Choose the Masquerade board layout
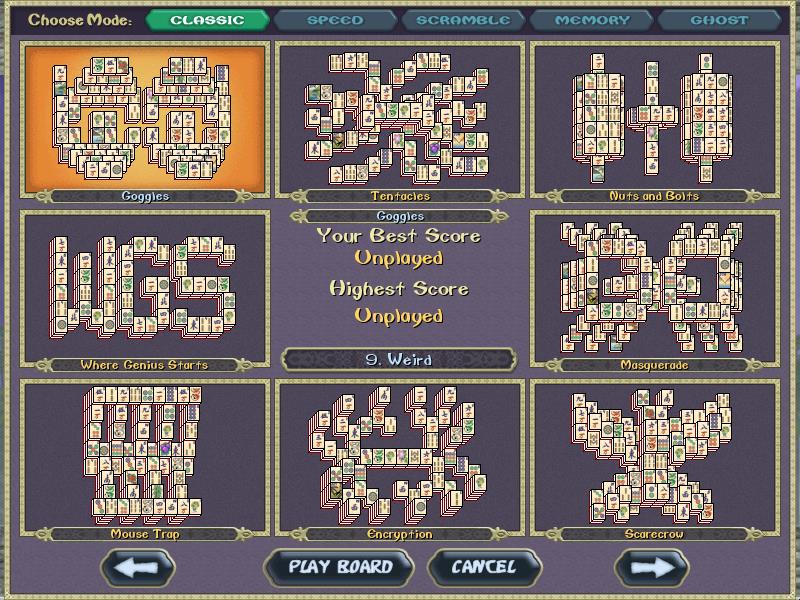The width and height of the screenshot is (800, 600). [654, 287]
